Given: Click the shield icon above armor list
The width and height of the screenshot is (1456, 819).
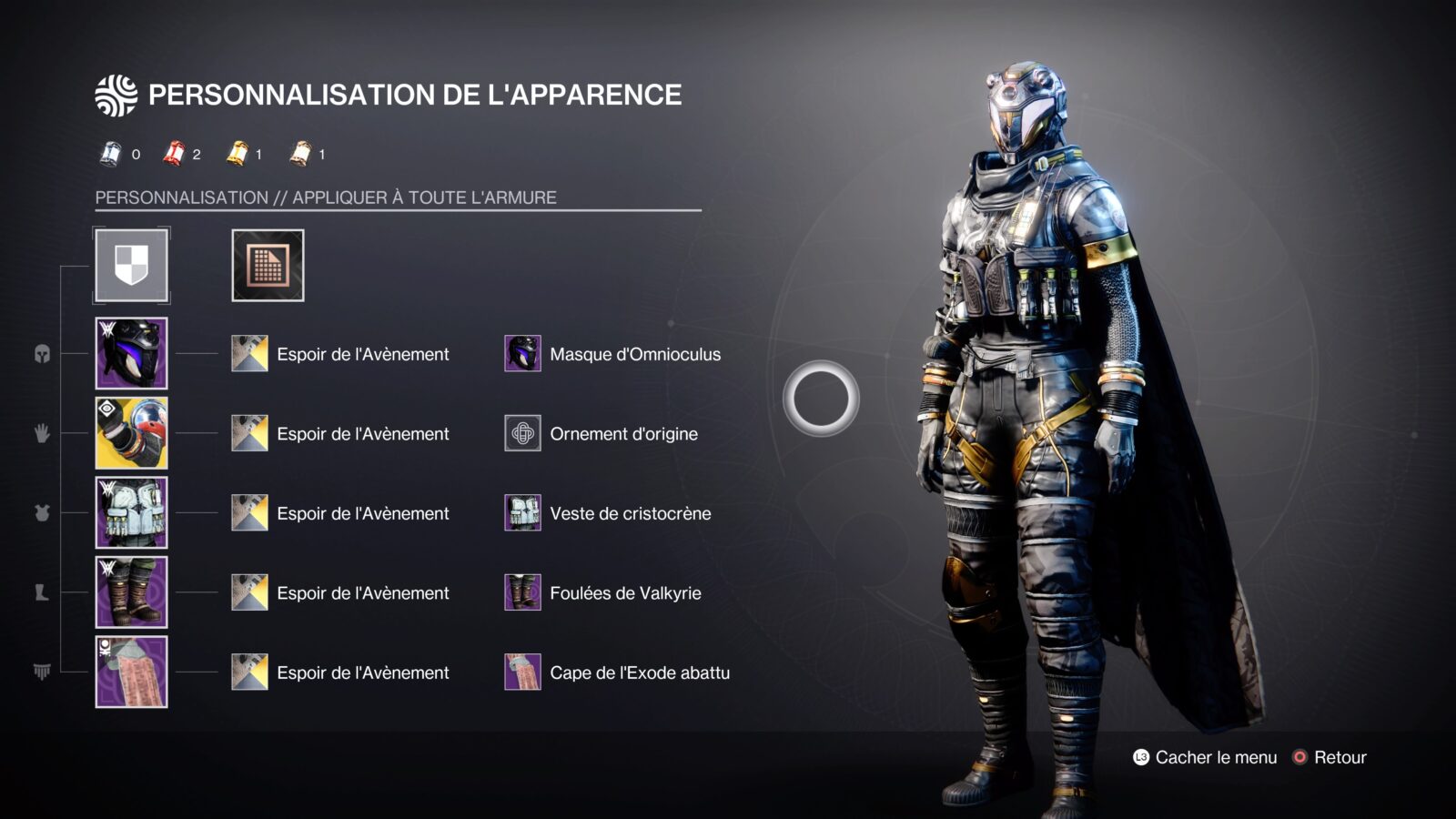Looking at the screenshot, I should pyautogui.click(x=130, y=266).
